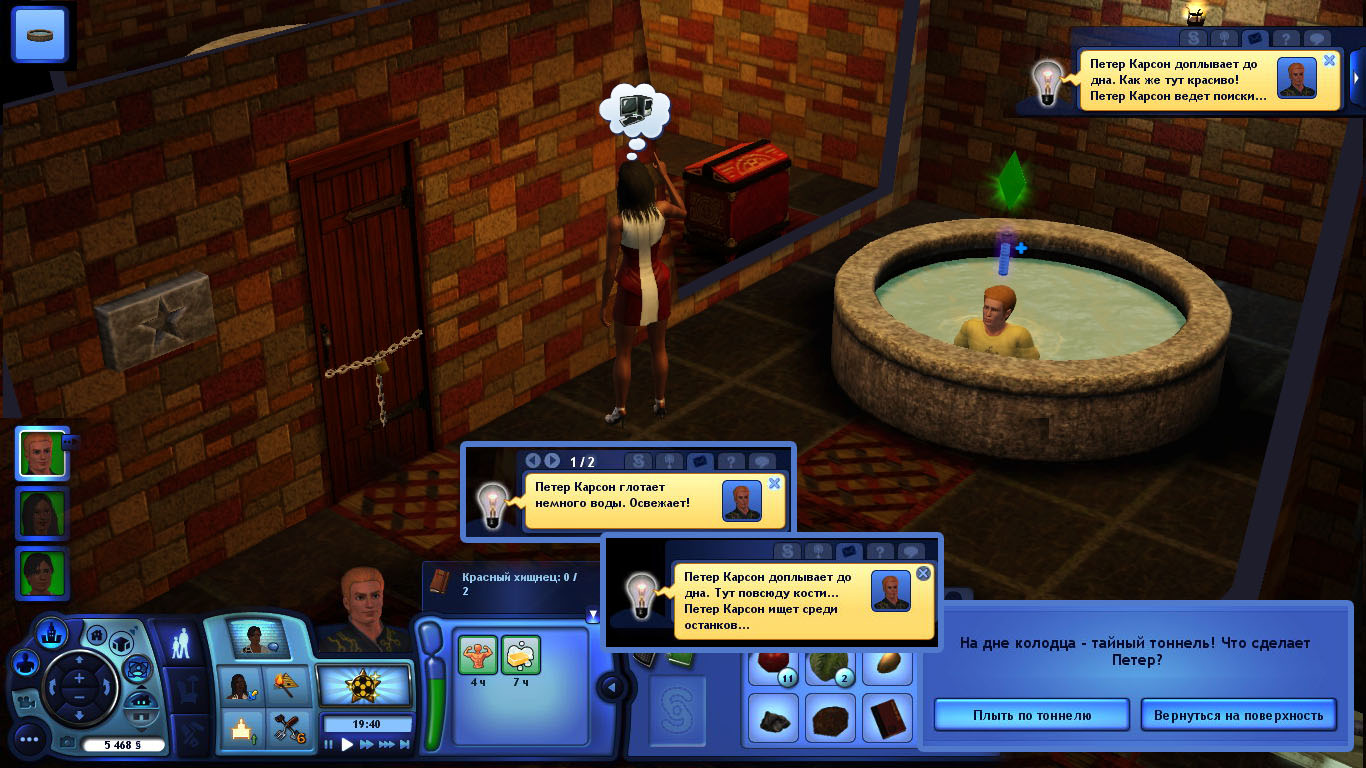Go to the next notification page arrow
Screen dimensions: 1366x768
click(552, 461)
